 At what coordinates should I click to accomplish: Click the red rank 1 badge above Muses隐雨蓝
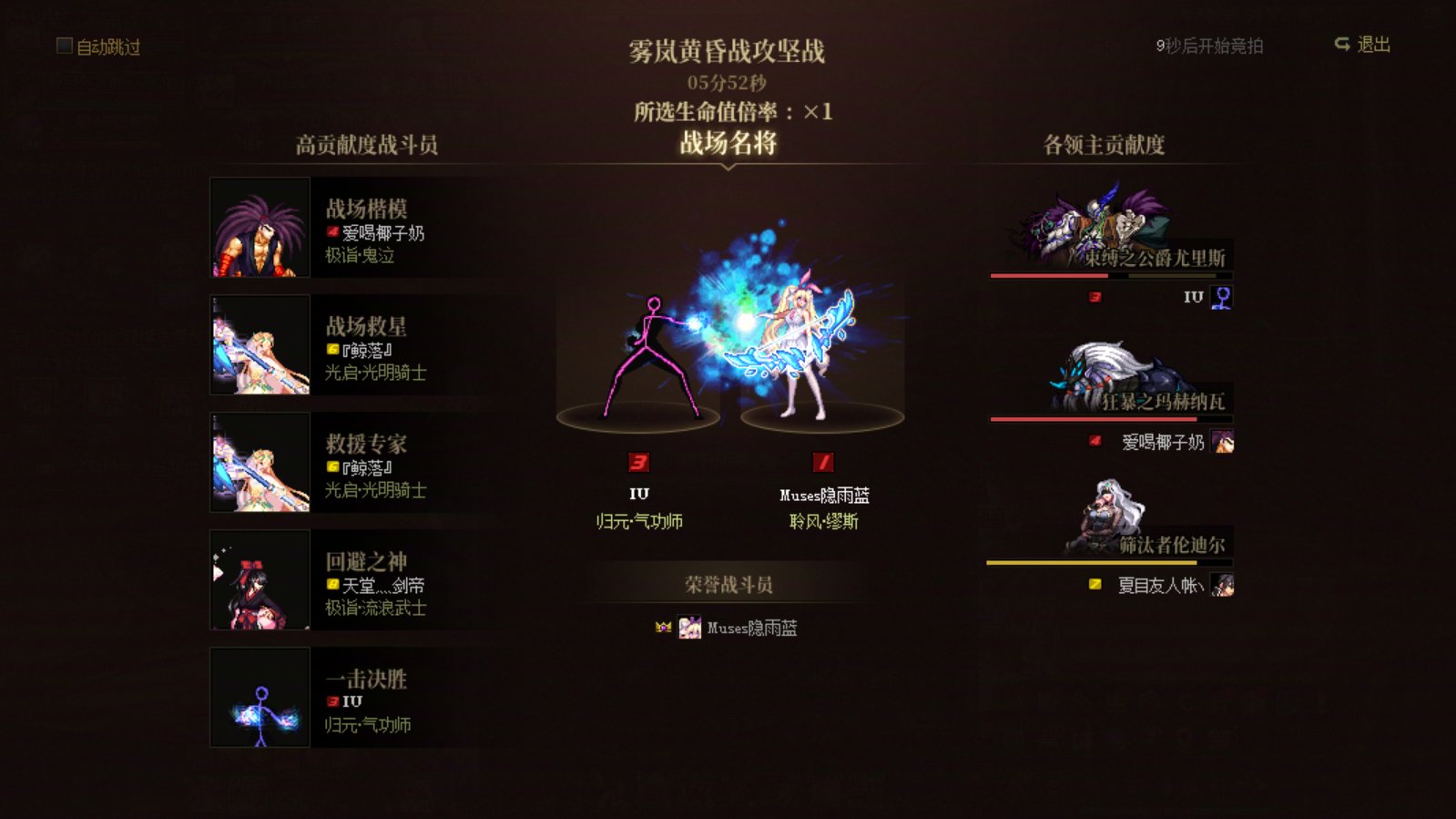coord(824,464)
